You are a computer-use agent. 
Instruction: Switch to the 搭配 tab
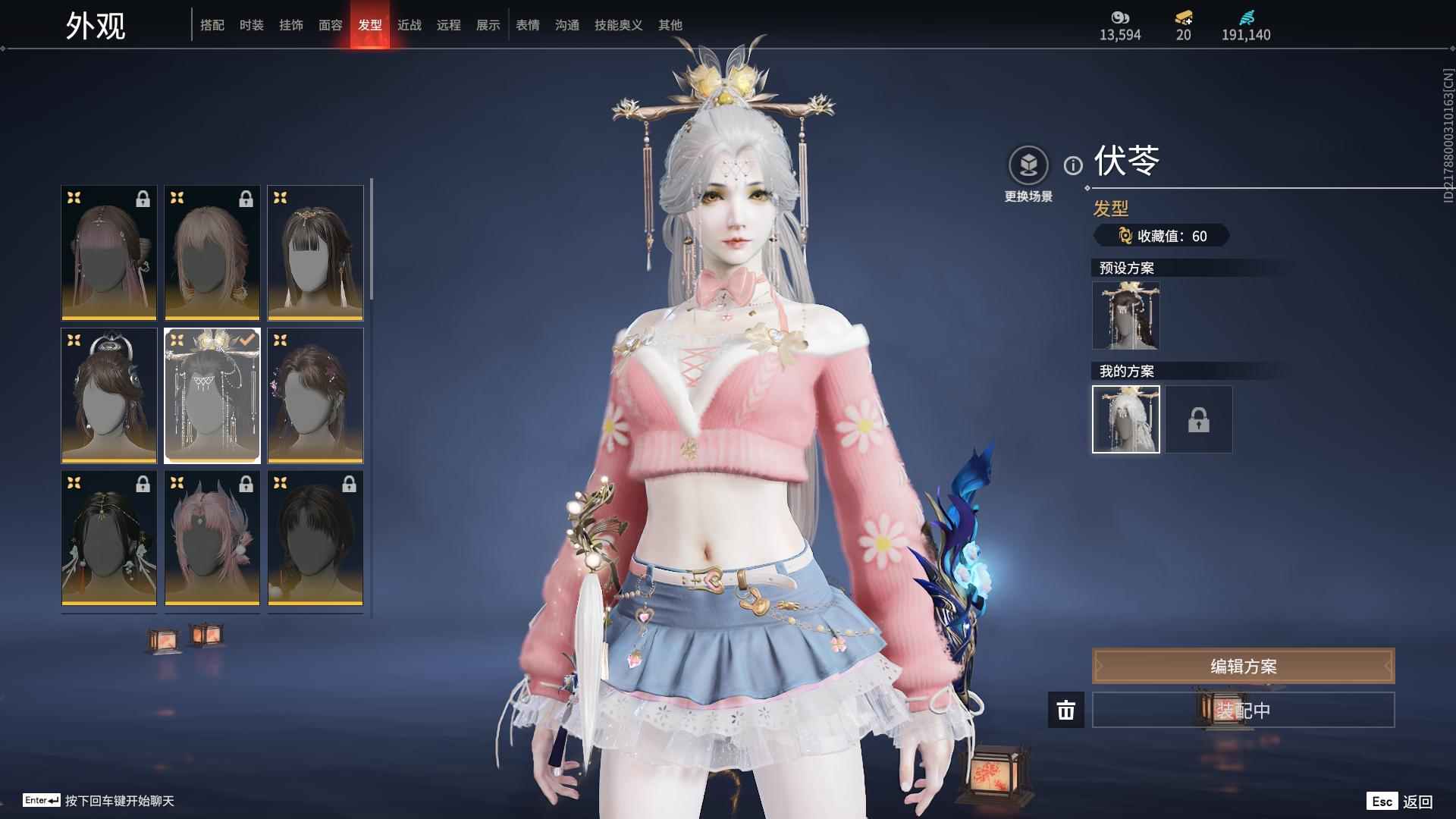(212, 25)
